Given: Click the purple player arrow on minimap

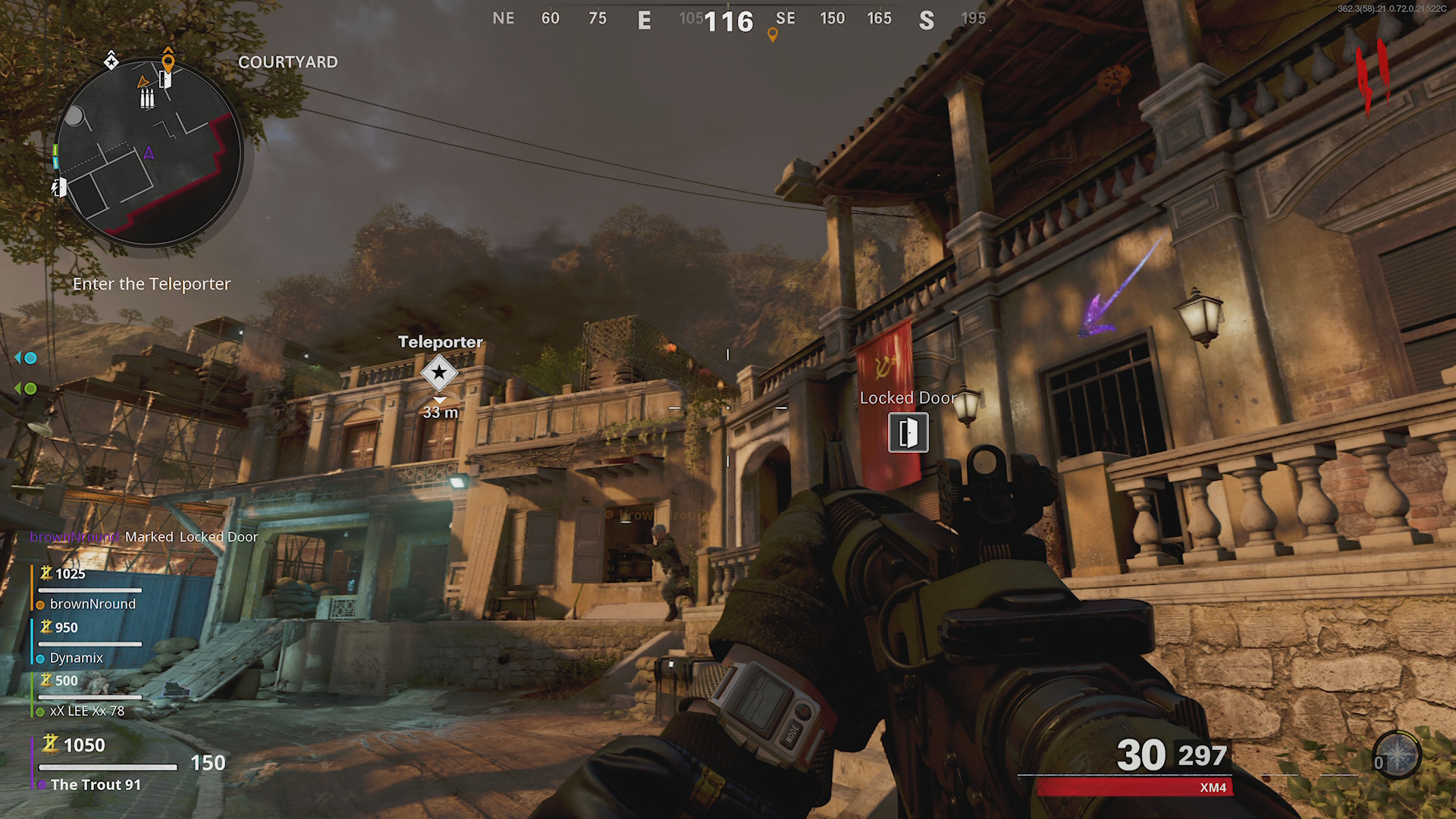Looking at the screenshot, I should click(x=149, y=153).
